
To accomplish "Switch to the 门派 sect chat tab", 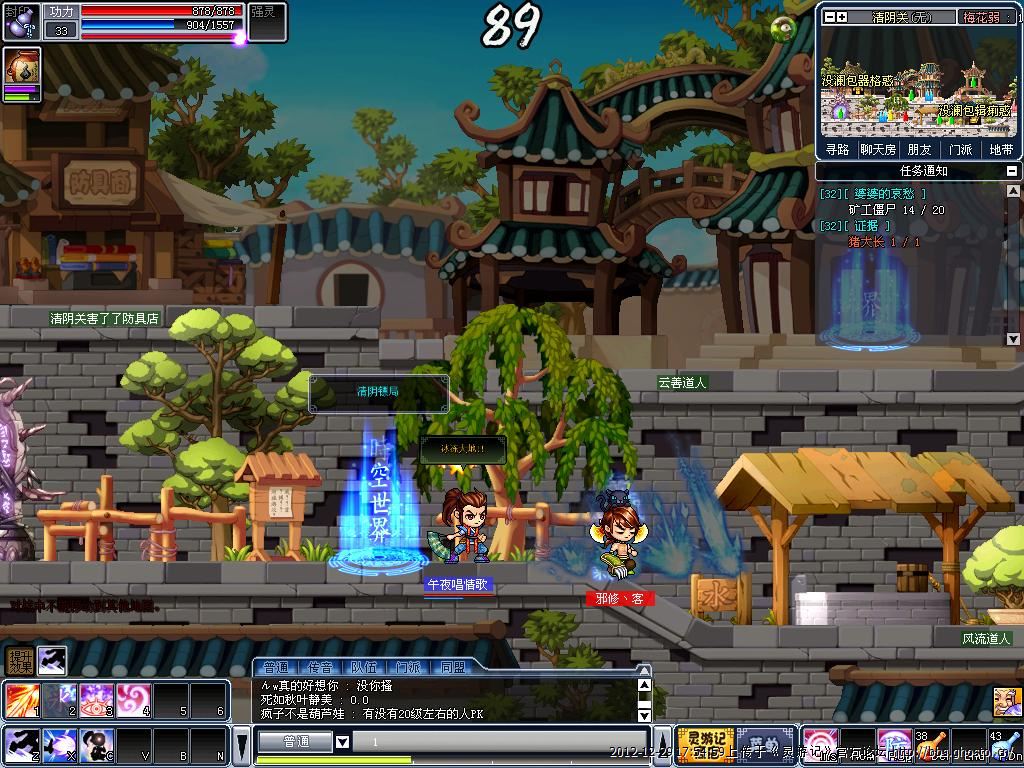I will [x=408, y=667].
